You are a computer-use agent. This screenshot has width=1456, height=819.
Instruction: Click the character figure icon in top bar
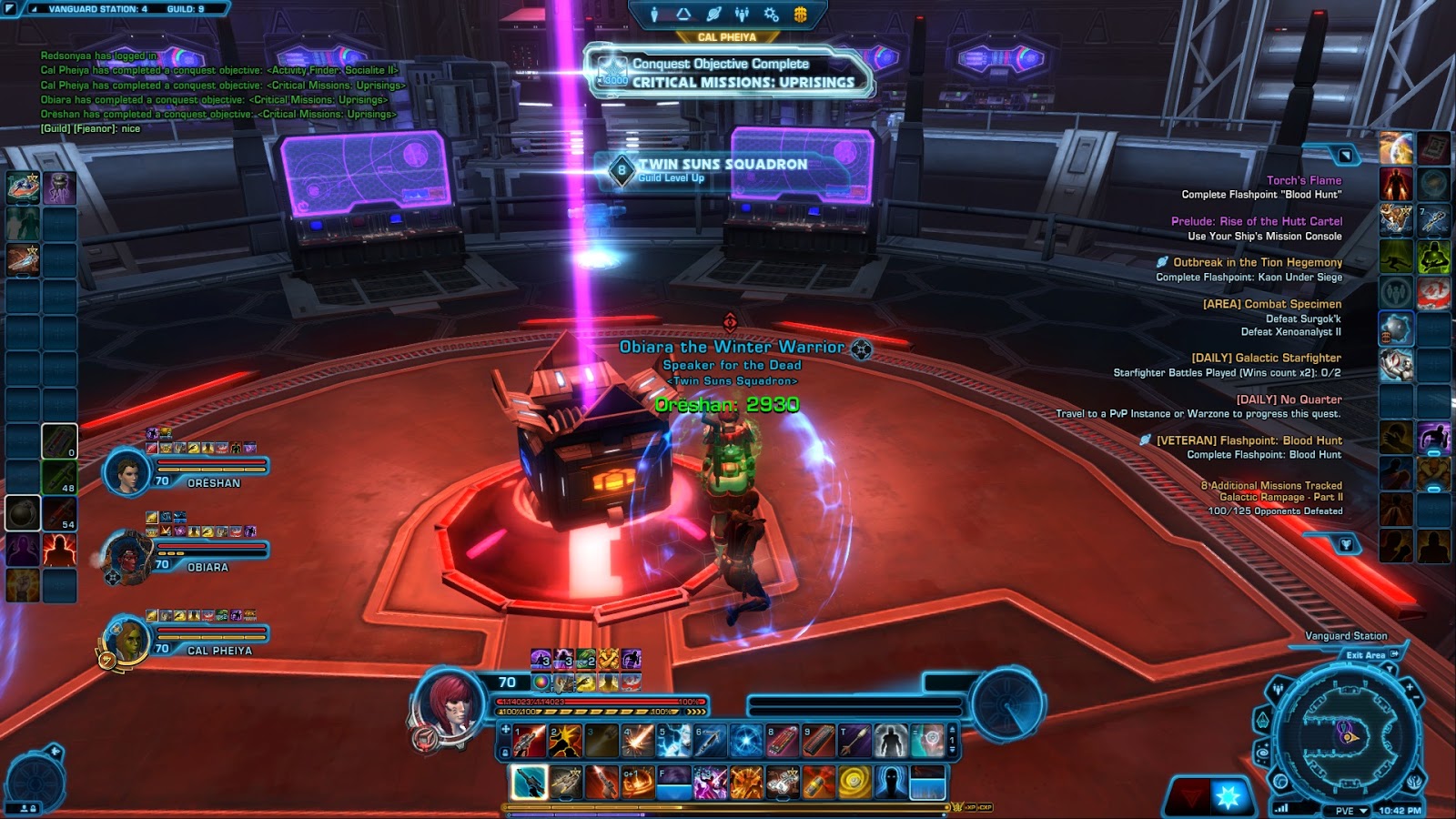654,13
